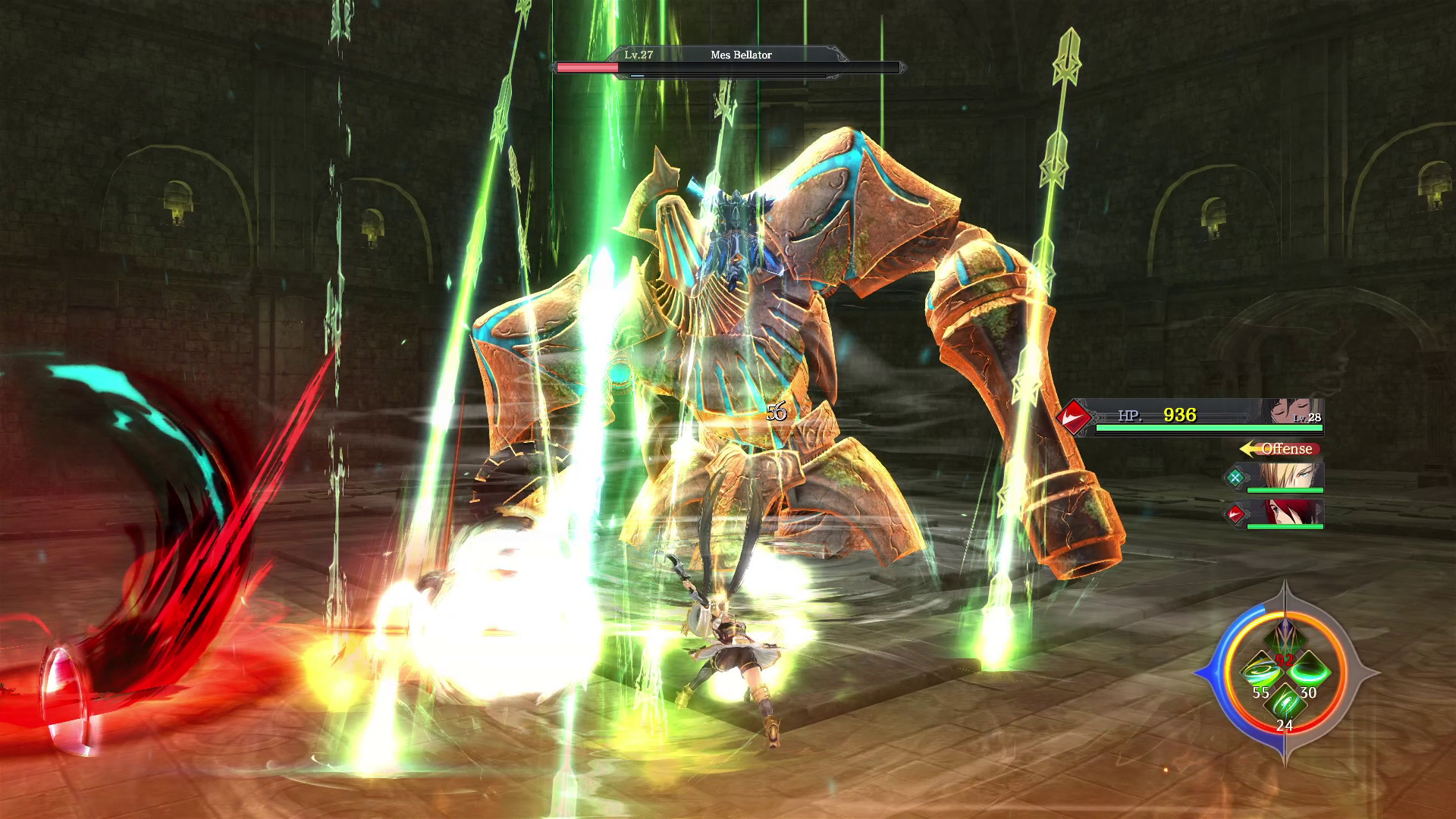Switch to the red-haired party member portrait
1456x819 pixels.
(x=1291, y=513)
